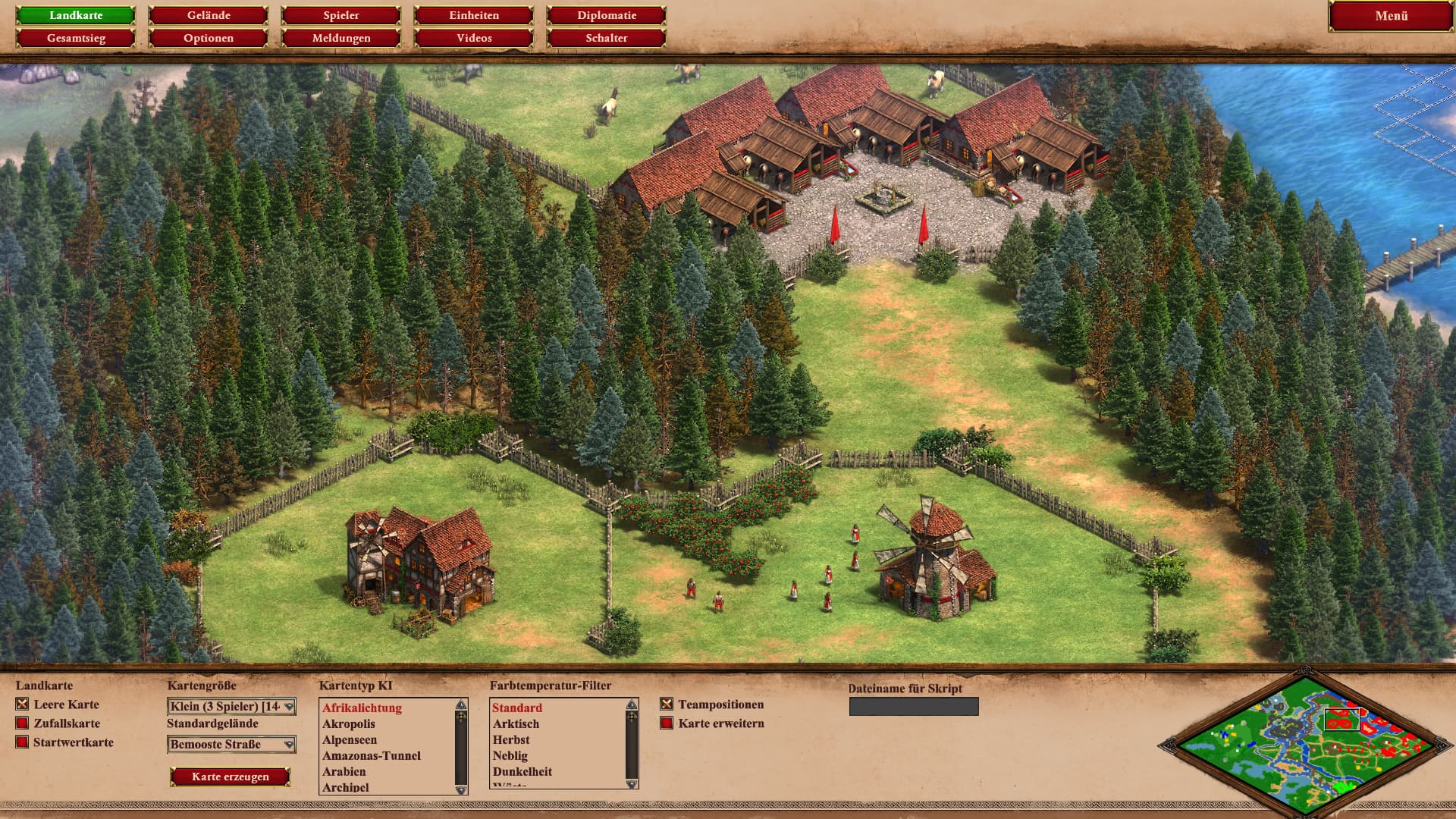This screenshot has height=819, width=1456.
Task: Open the Gesamtsieg victory tab
Action: pyautogui.click(x=76, y=38)
